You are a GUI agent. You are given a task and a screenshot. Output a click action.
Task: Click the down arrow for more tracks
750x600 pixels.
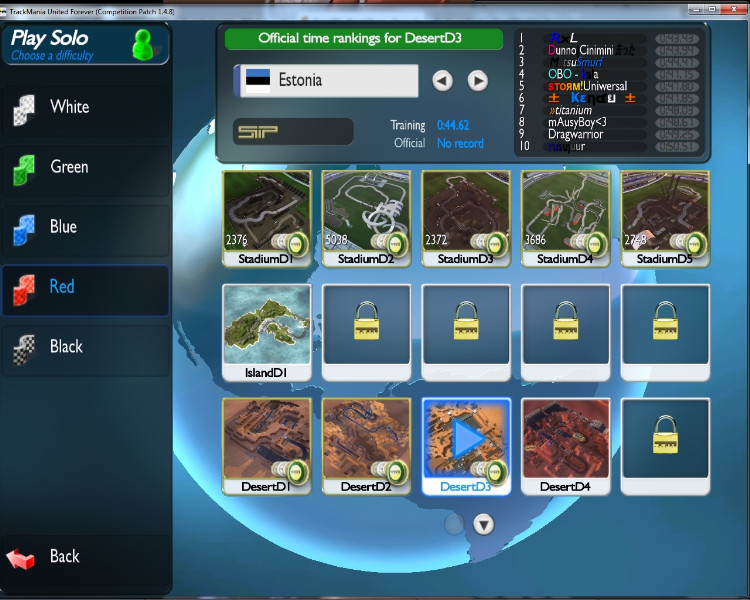[483, 524]
